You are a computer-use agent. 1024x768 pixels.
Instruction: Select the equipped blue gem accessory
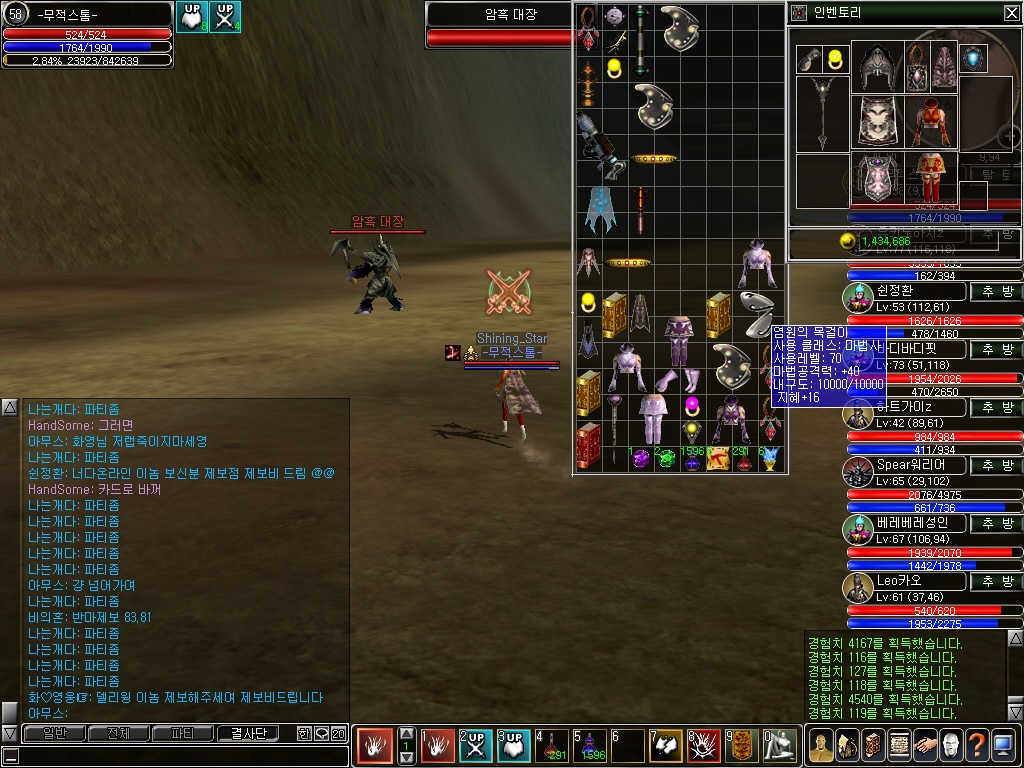pyautogui.click(x=973, y=59)
